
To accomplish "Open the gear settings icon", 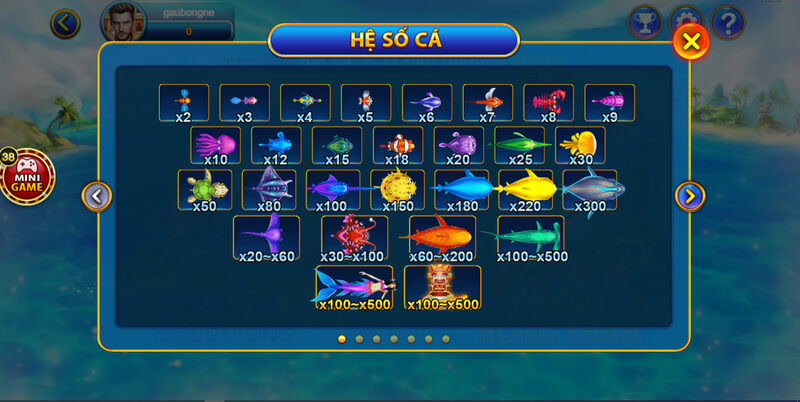I will tap(686, 21).
